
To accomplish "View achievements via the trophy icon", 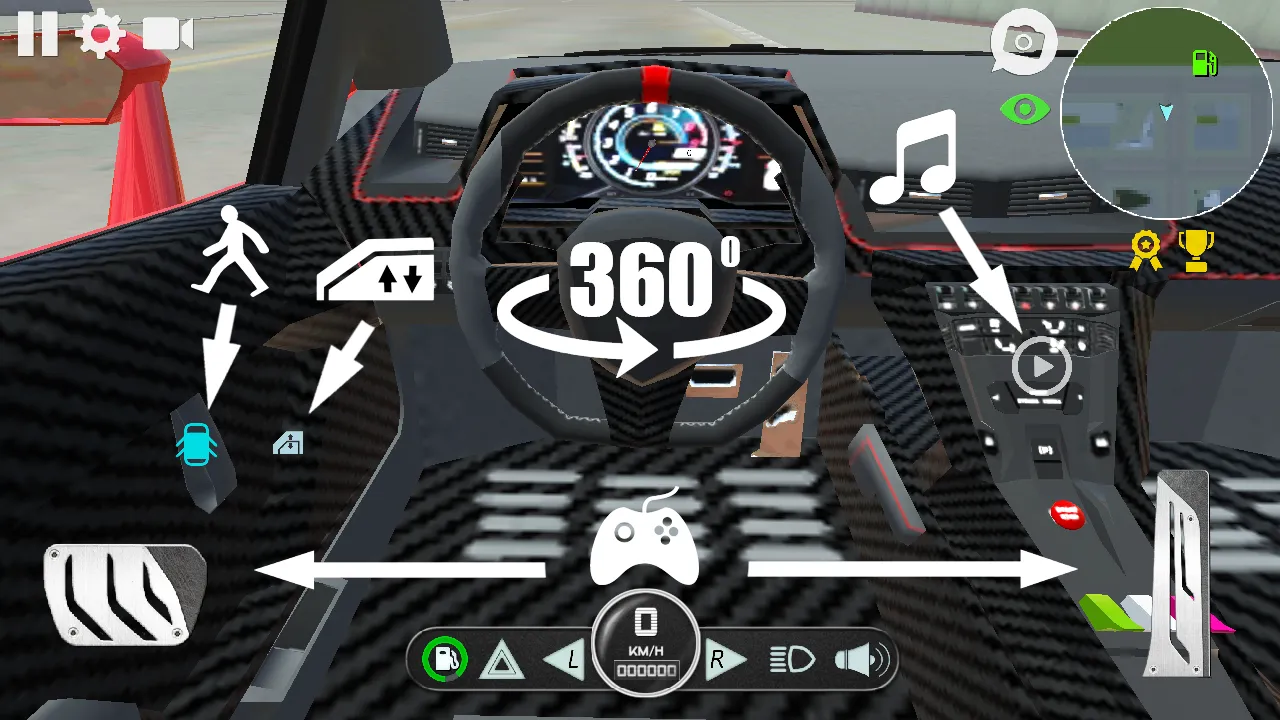I will point(1197,250).
